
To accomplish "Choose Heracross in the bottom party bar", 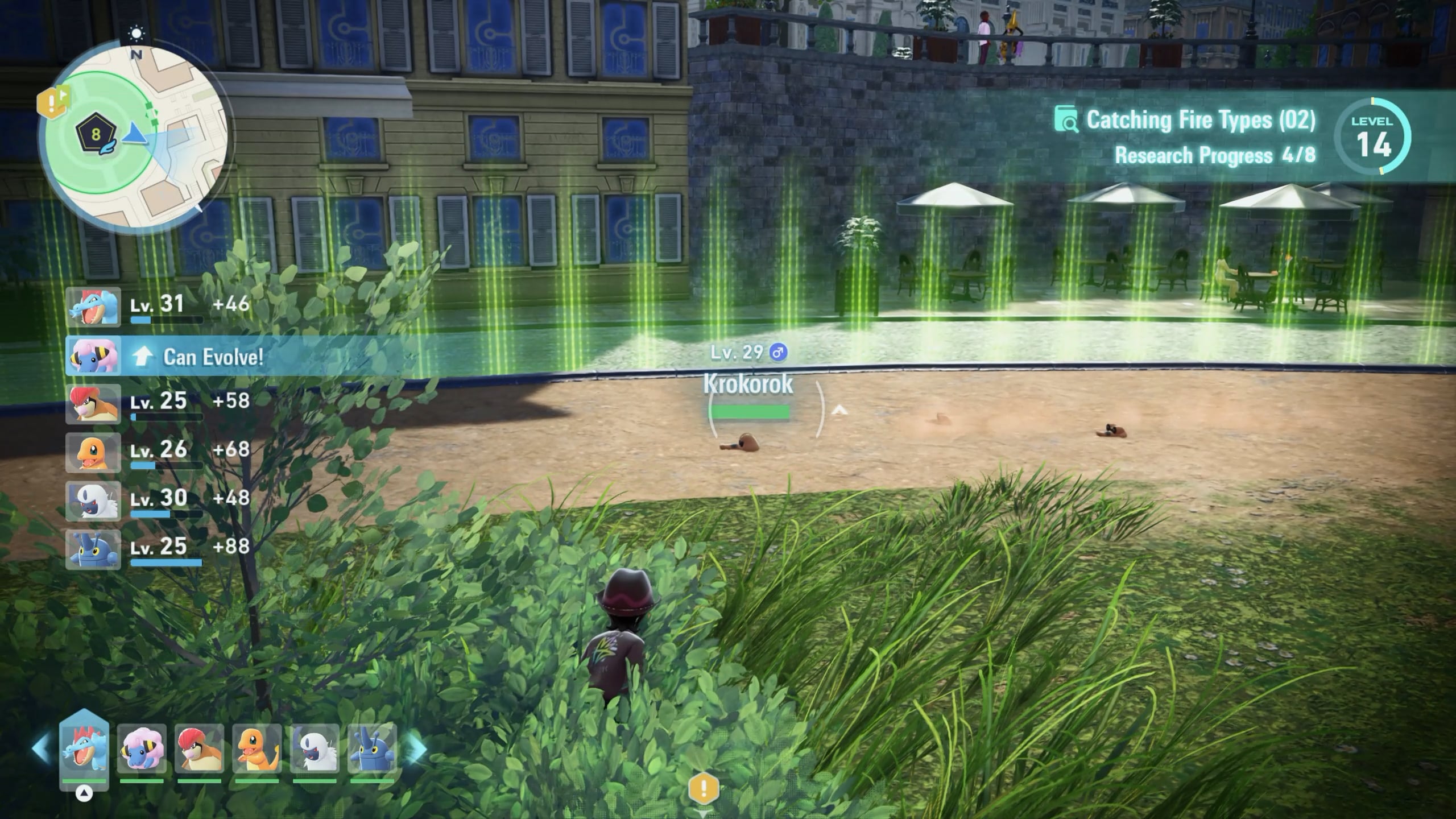I will [372, 749].
